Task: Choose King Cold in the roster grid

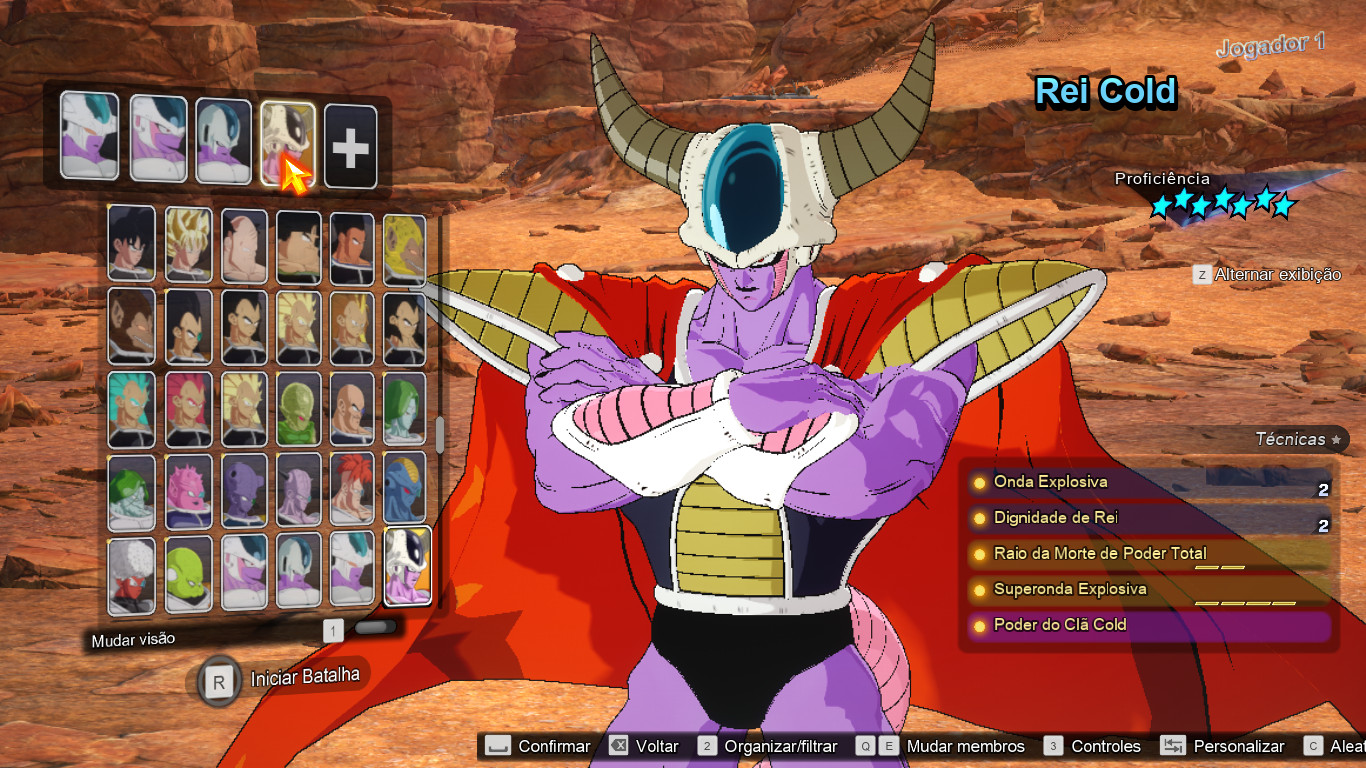Action: (x=408, y=566)
